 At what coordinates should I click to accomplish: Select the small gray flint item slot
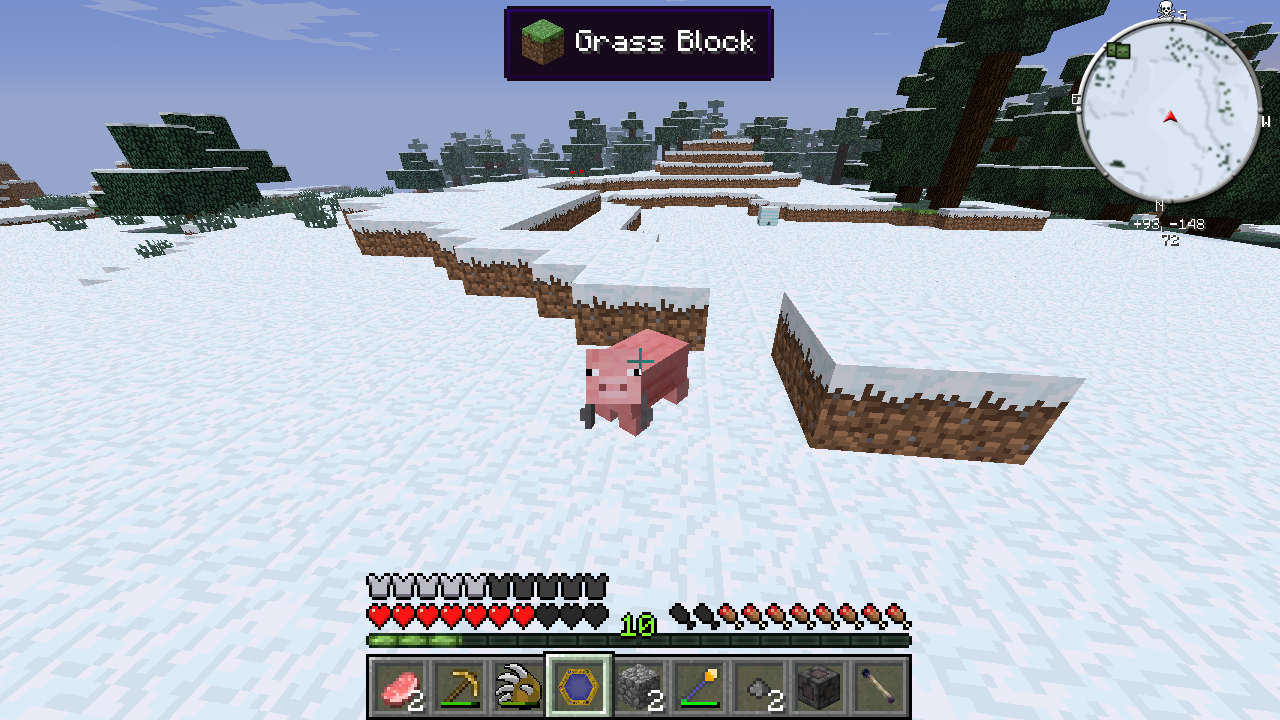759,686
